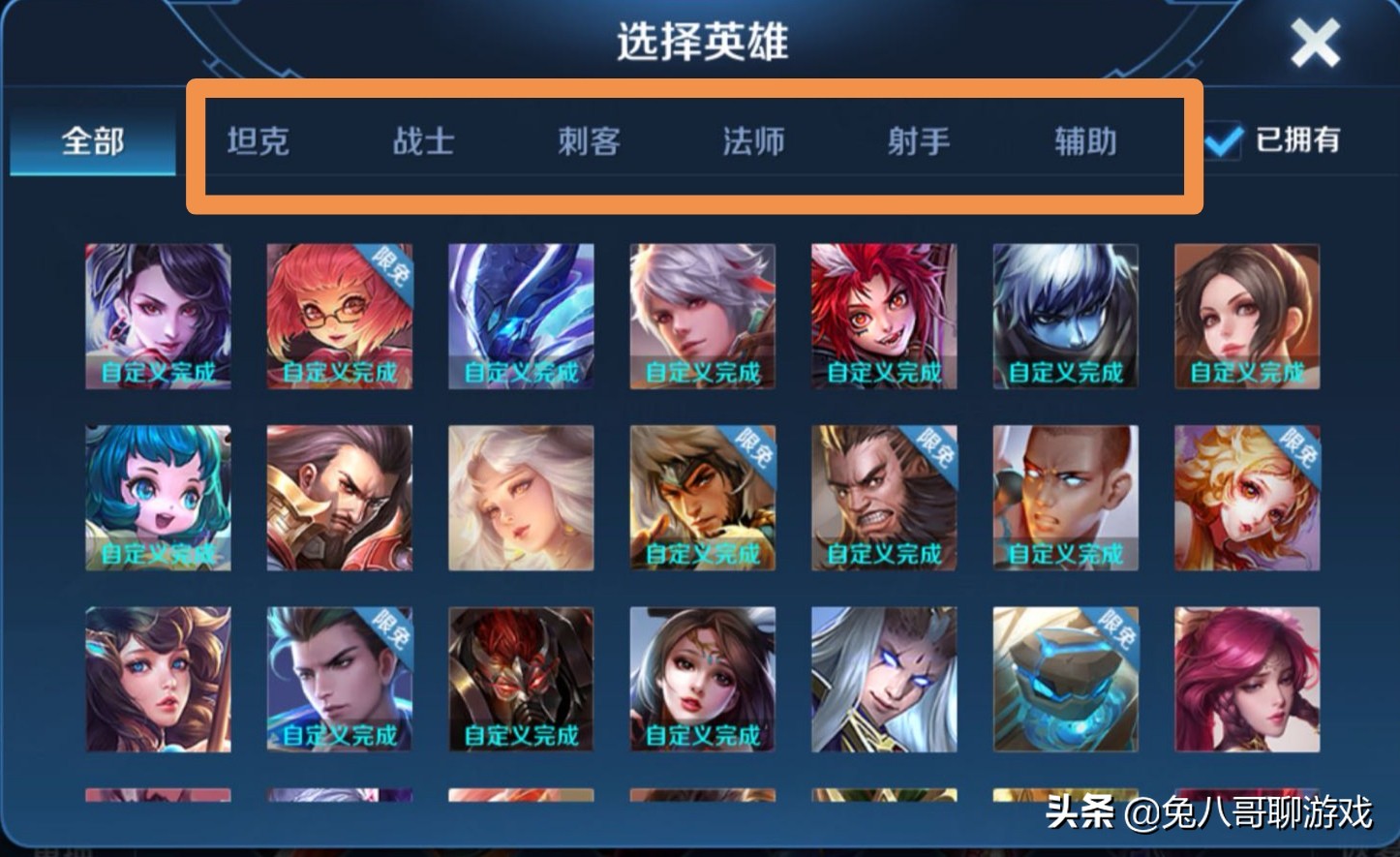Open the 辅助 support category
The image size is (1400, 857).
click(1082, 141)
